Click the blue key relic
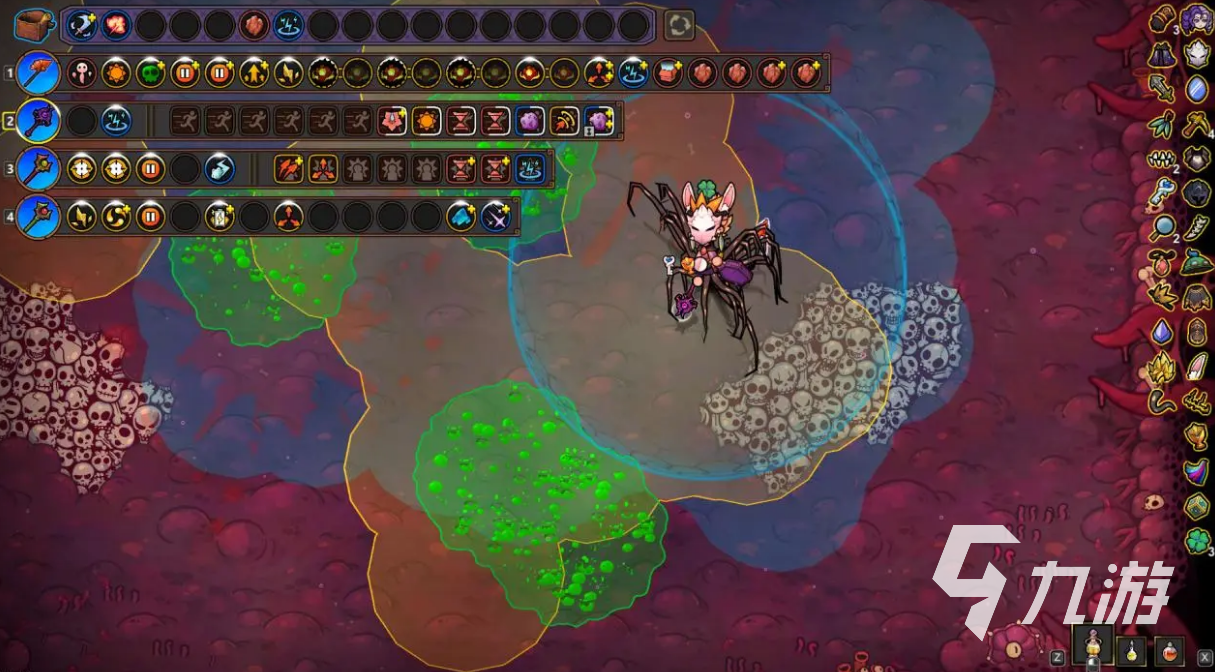 click(1161, 193)
